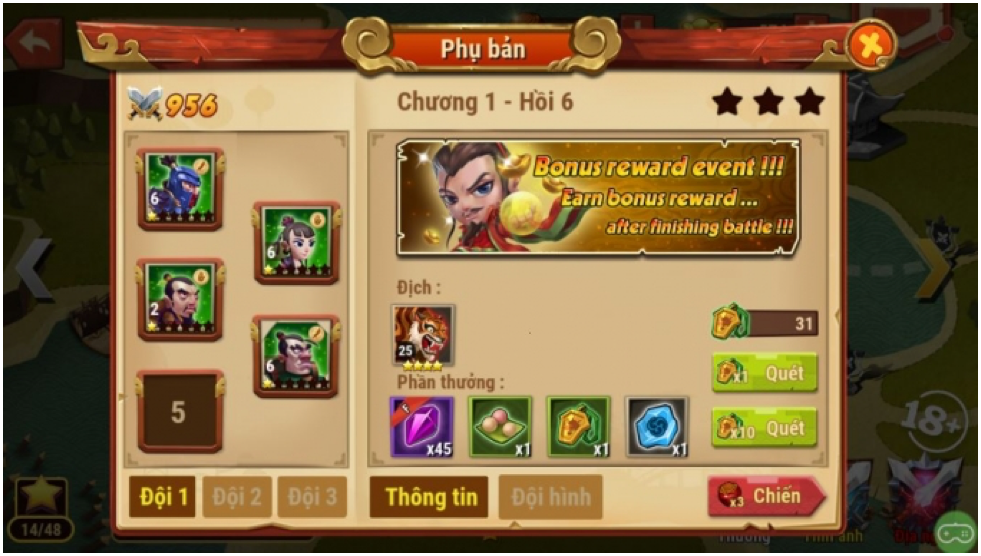Select the female hero with hair buns

(x=297, y=242)
